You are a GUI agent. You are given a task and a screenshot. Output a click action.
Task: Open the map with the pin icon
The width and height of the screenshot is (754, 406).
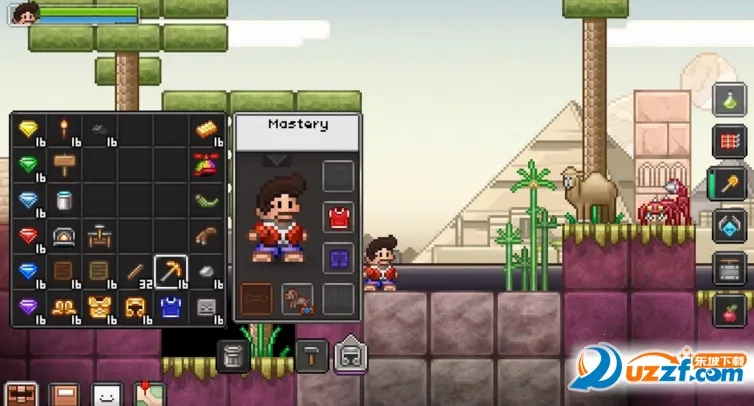pos(150,394)
